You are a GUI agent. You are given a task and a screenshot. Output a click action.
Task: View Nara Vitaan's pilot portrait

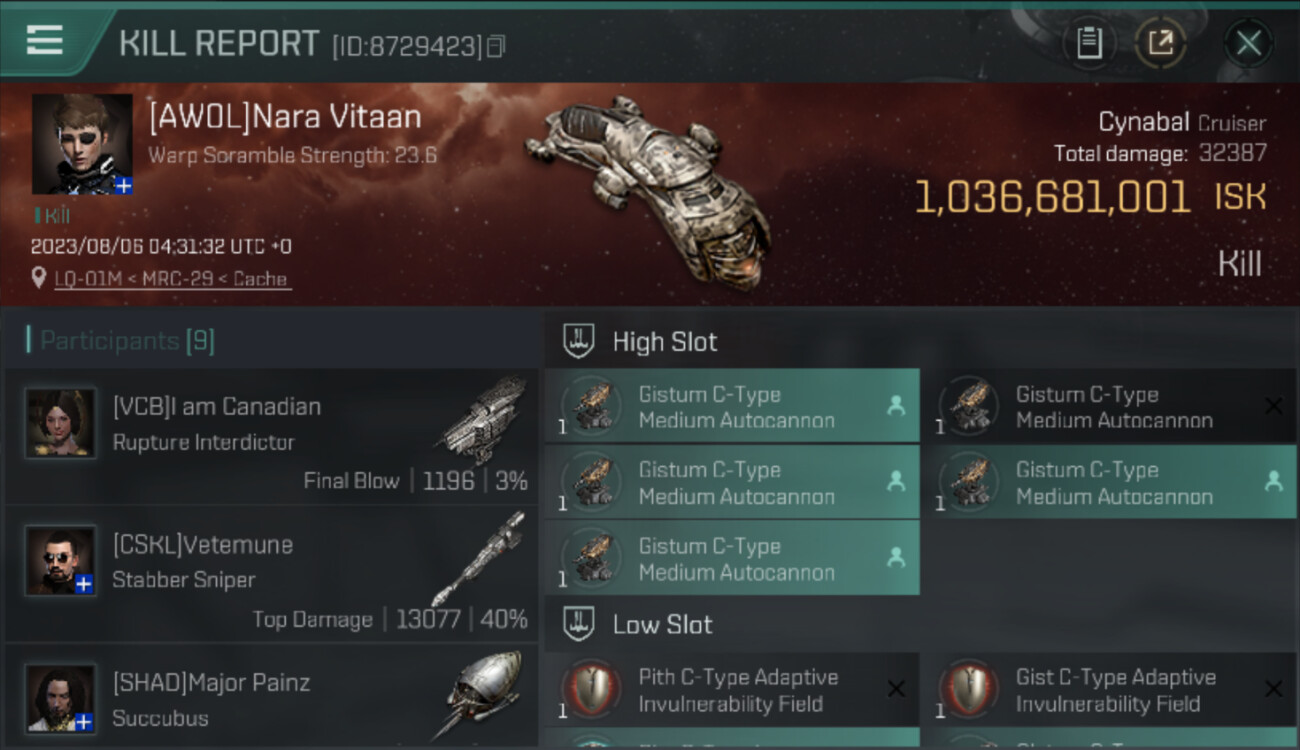(82, 144)
